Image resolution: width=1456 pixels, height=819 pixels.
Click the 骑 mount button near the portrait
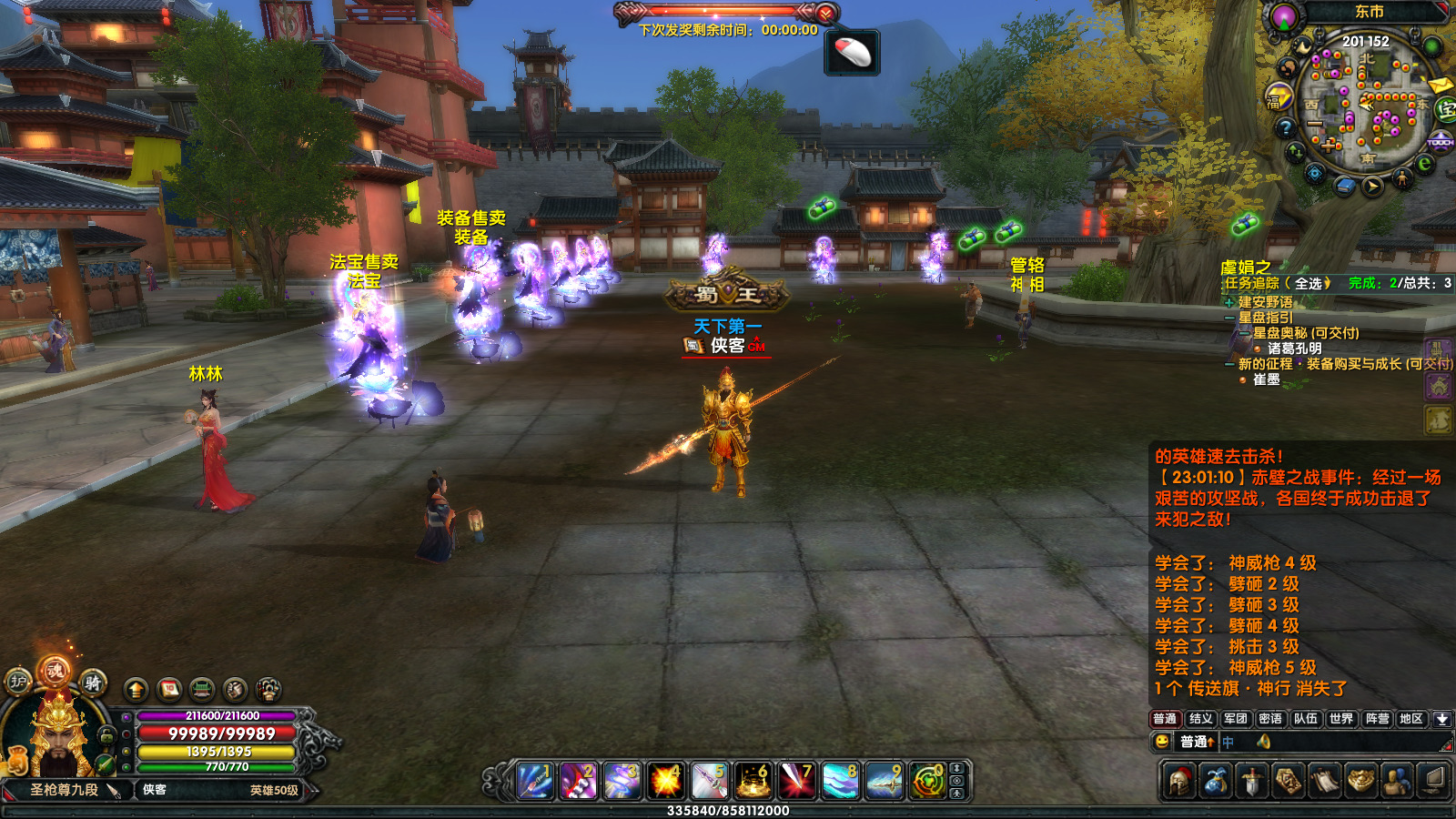pos(92,682)
